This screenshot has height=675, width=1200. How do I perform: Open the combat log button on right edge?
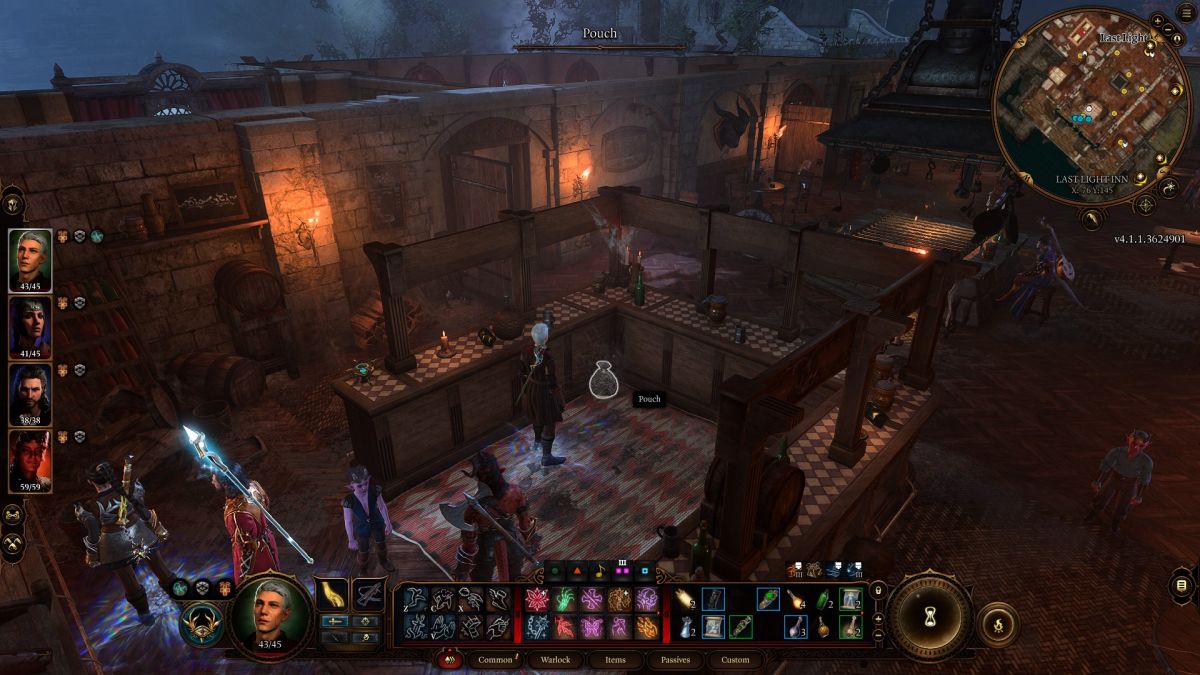click(x=1181, y=585)
